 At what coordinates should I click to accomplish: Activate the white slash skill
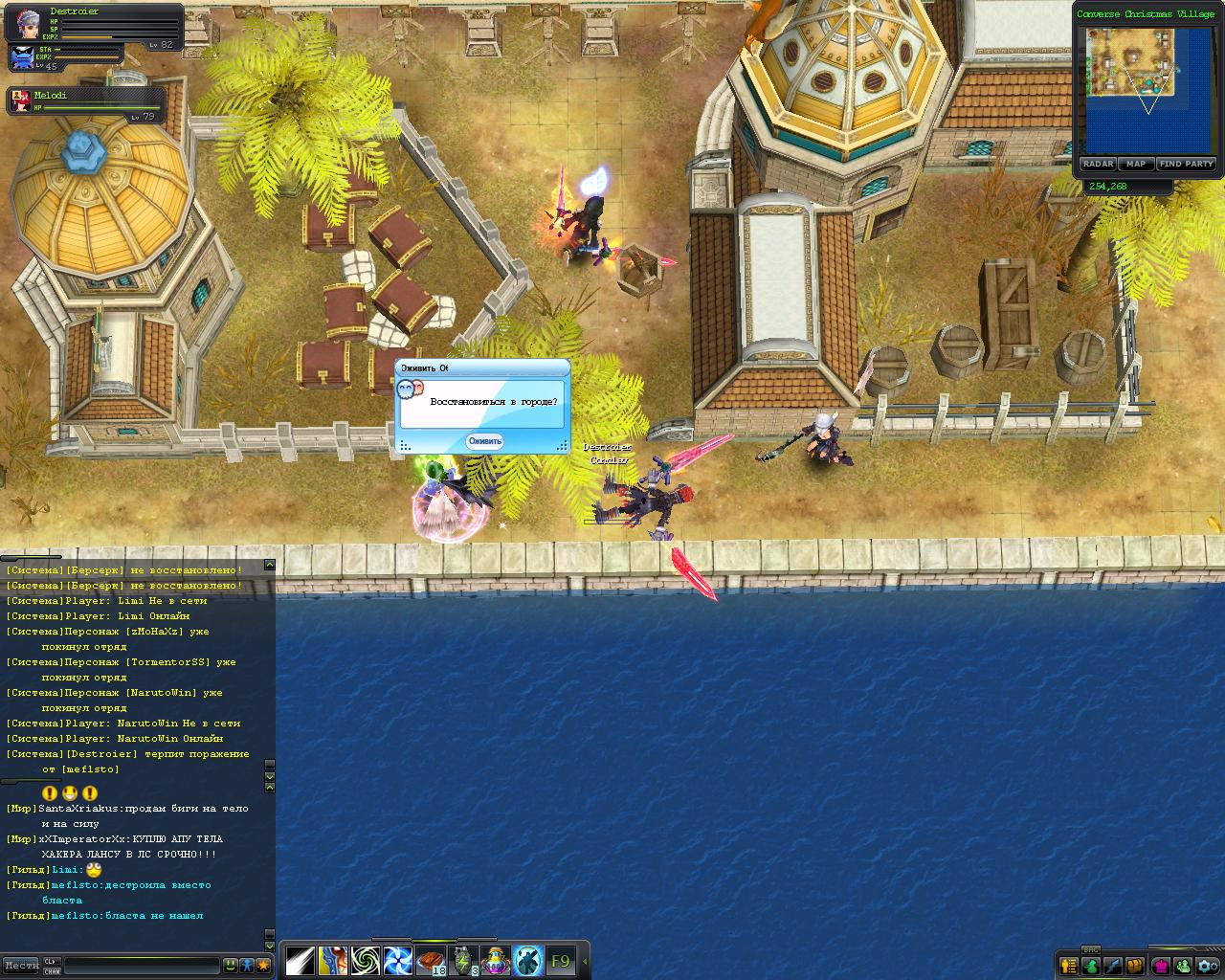[x=301, y=960]
